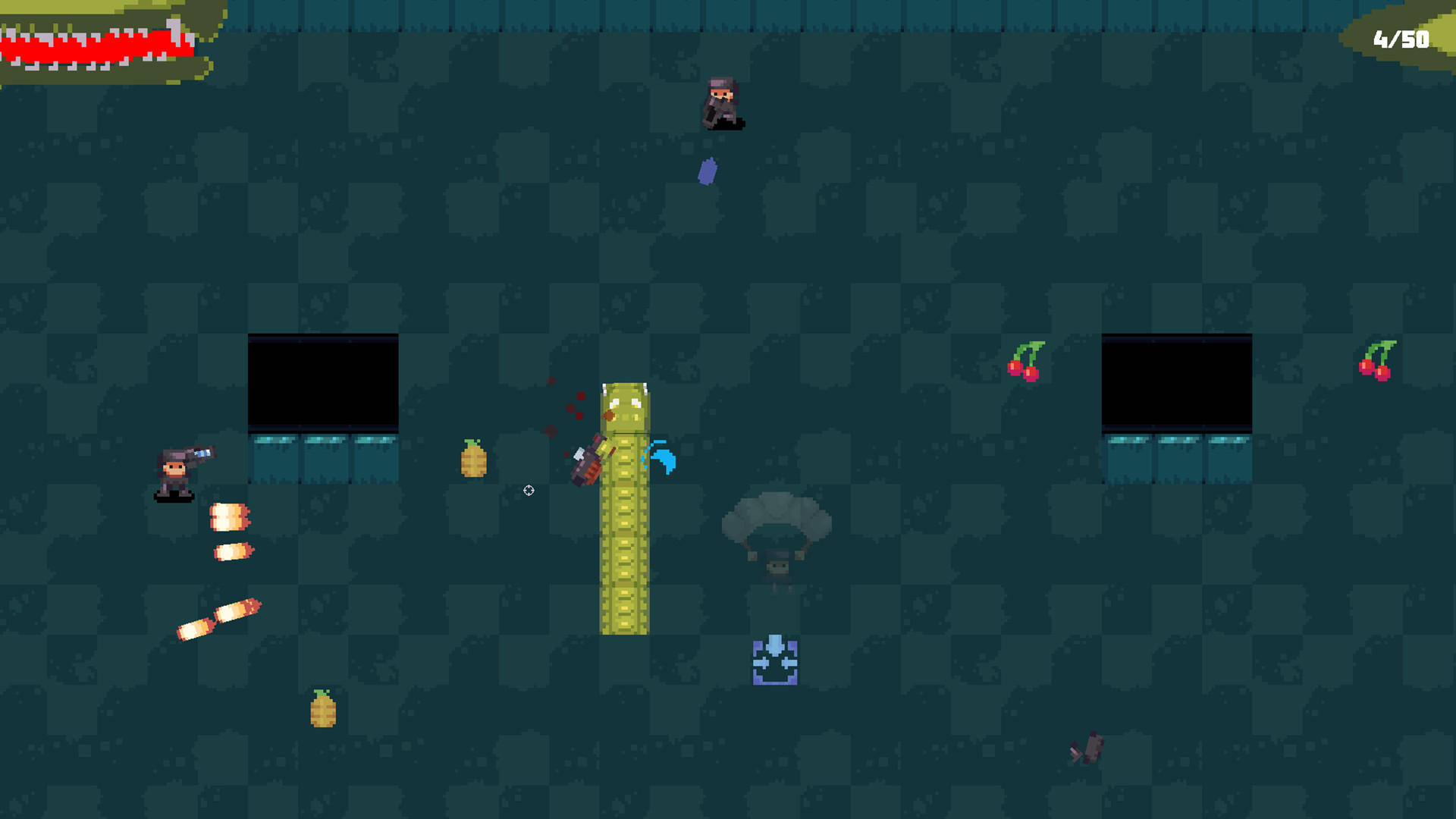Click the crosshair cursor in the center
This screenshot has height=819, width=1456.
click(529, 491)
